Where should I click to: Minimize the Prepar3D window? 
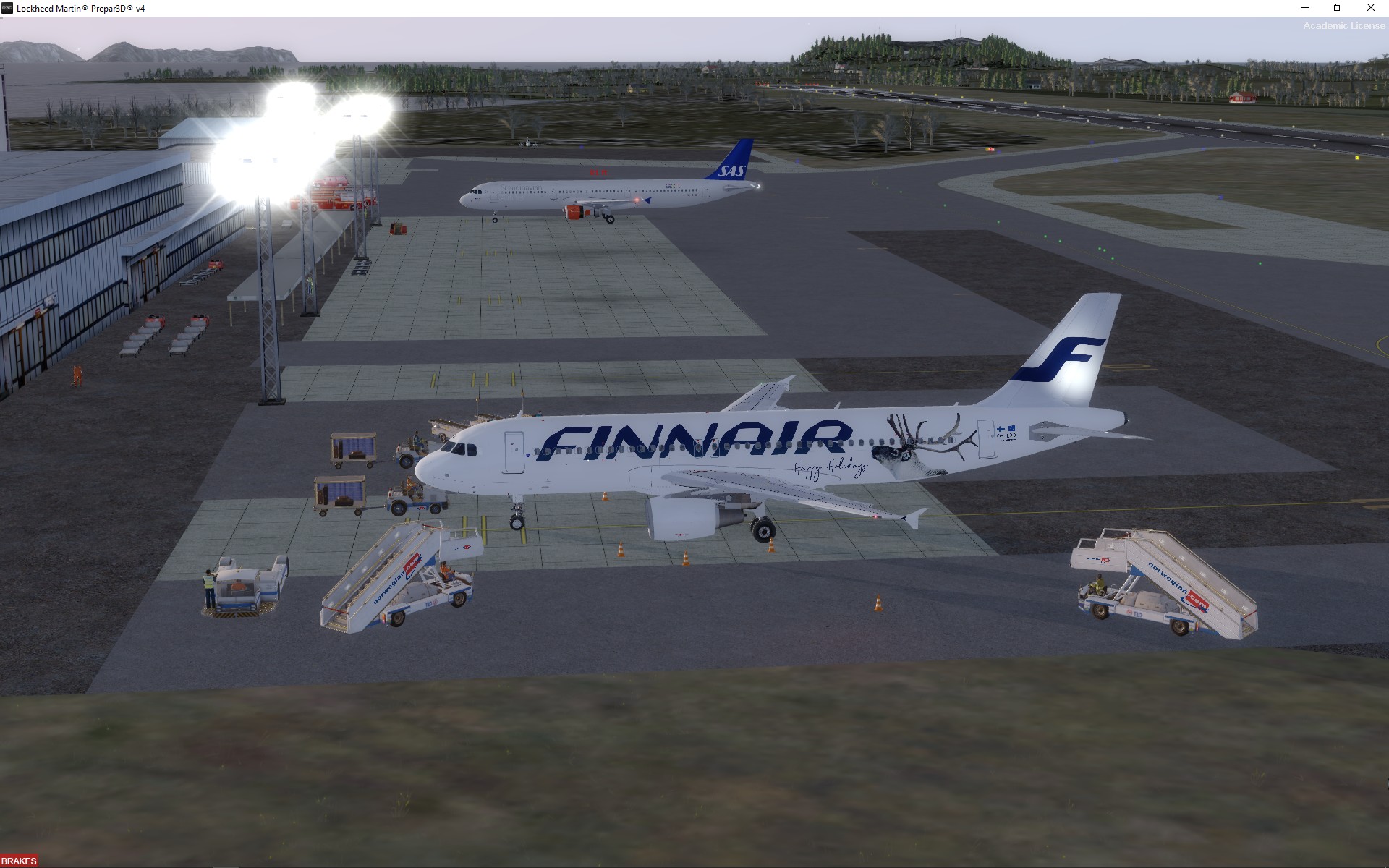(x=1305, y=8)
